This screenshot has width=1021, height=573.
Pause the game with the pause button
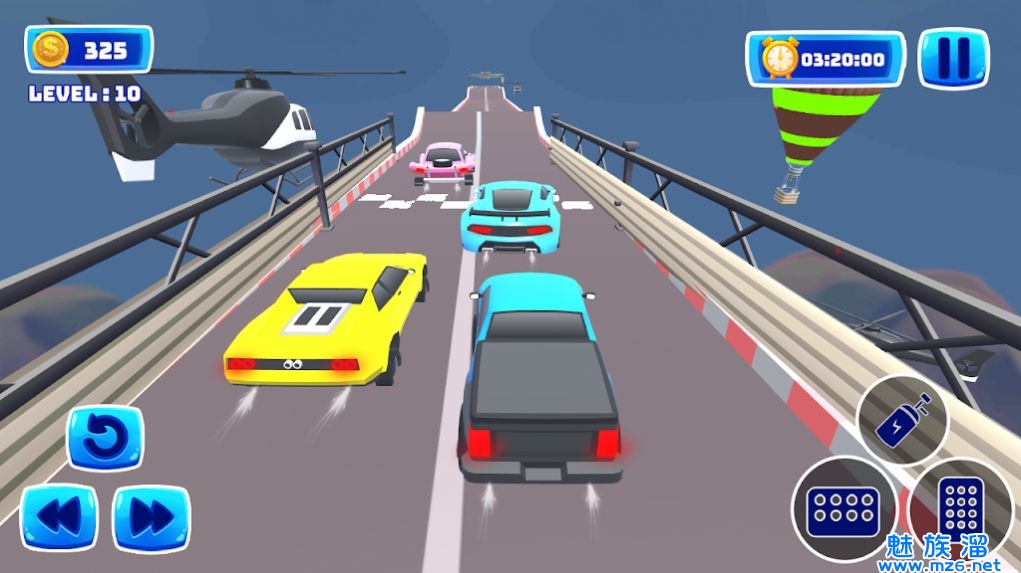pyautogui.click(x=954, y=58)
